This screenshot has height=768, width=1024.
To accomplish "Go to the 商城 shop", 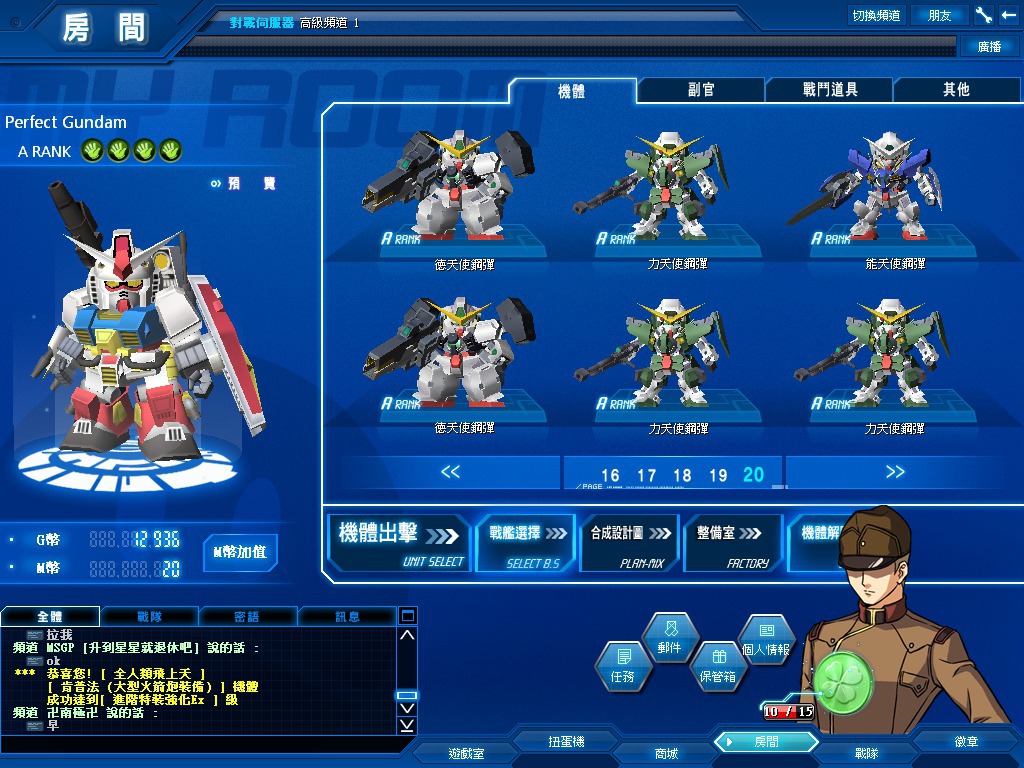I will (665, 753).
